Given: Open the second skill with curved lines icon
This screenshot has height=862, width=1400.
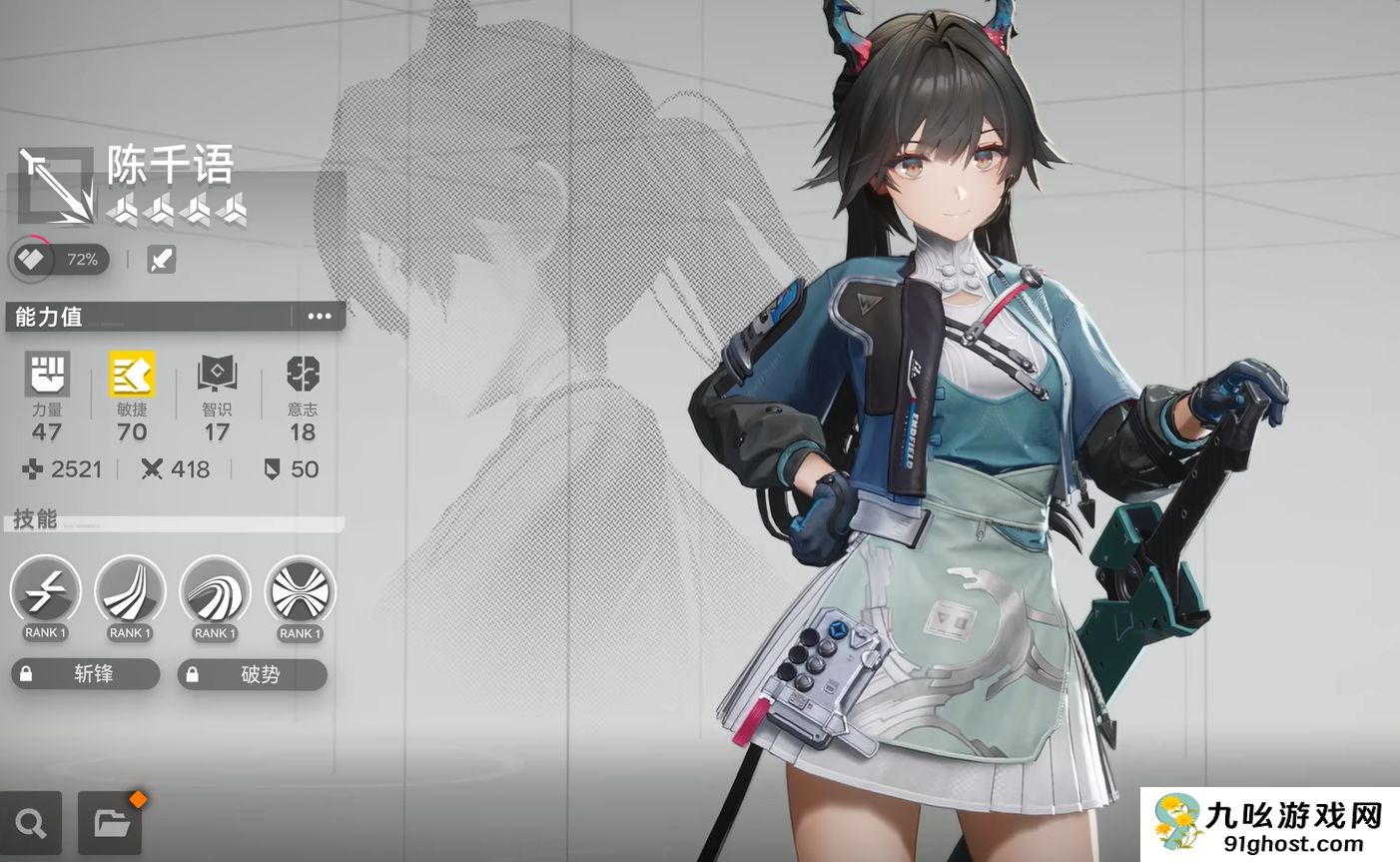Looking at the screenshot, I should click(x=131, y=593).
